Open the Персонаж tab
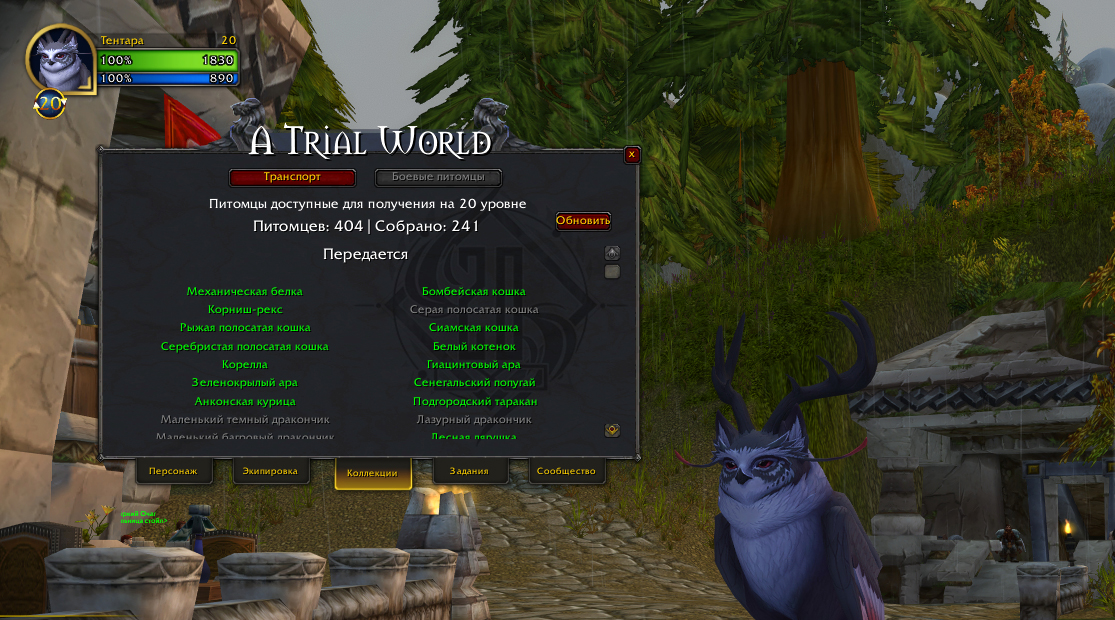This screenshot has height=620, width=1115. tap(173, 471)
